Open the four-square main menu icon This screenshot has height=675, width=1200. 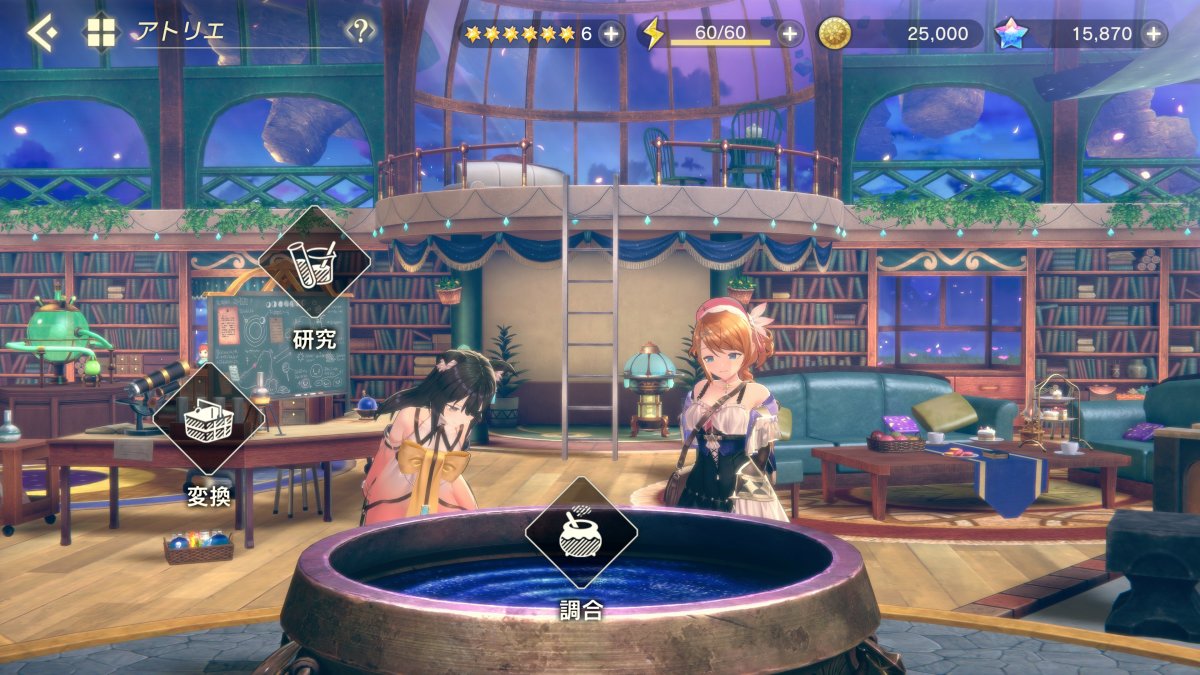101,32
